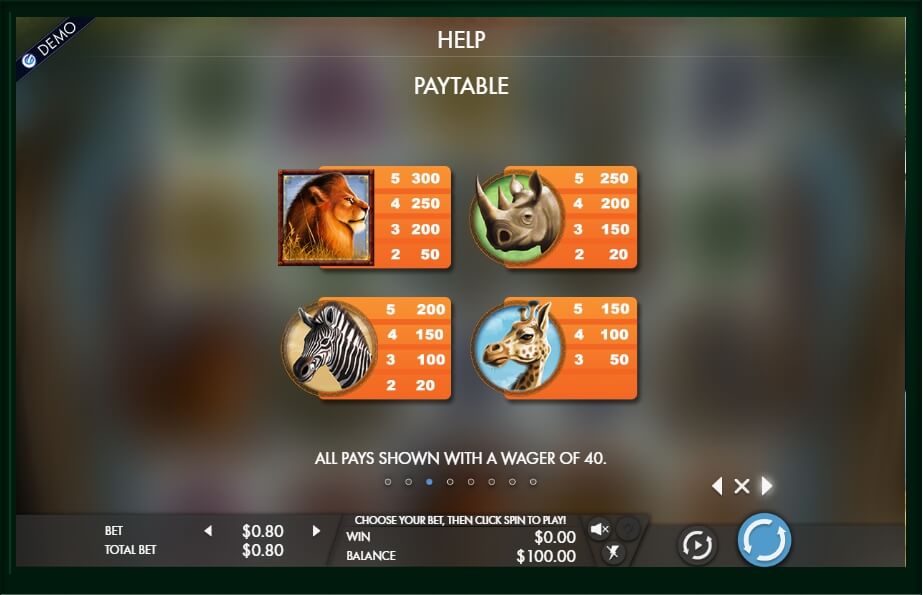Increase the bet amount
Image resolution: width=923 pixels, height=595 pixels.
(316, 531)
